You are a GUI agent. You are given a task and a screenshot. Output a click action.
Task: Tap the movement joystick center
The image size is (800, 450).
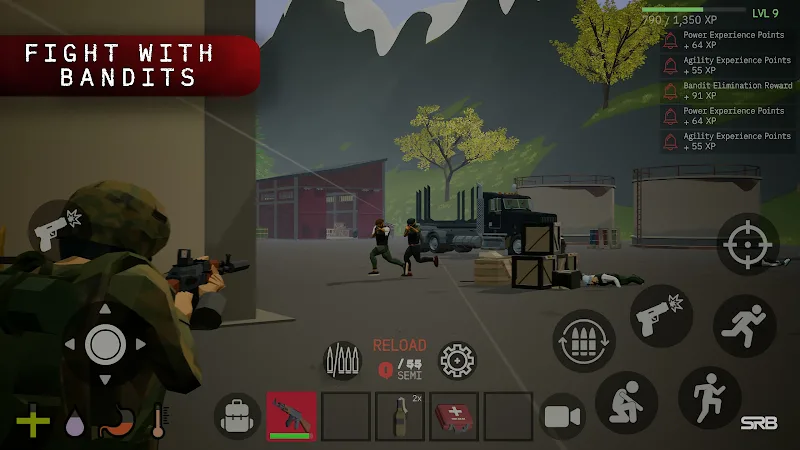(x=104, y=344)
